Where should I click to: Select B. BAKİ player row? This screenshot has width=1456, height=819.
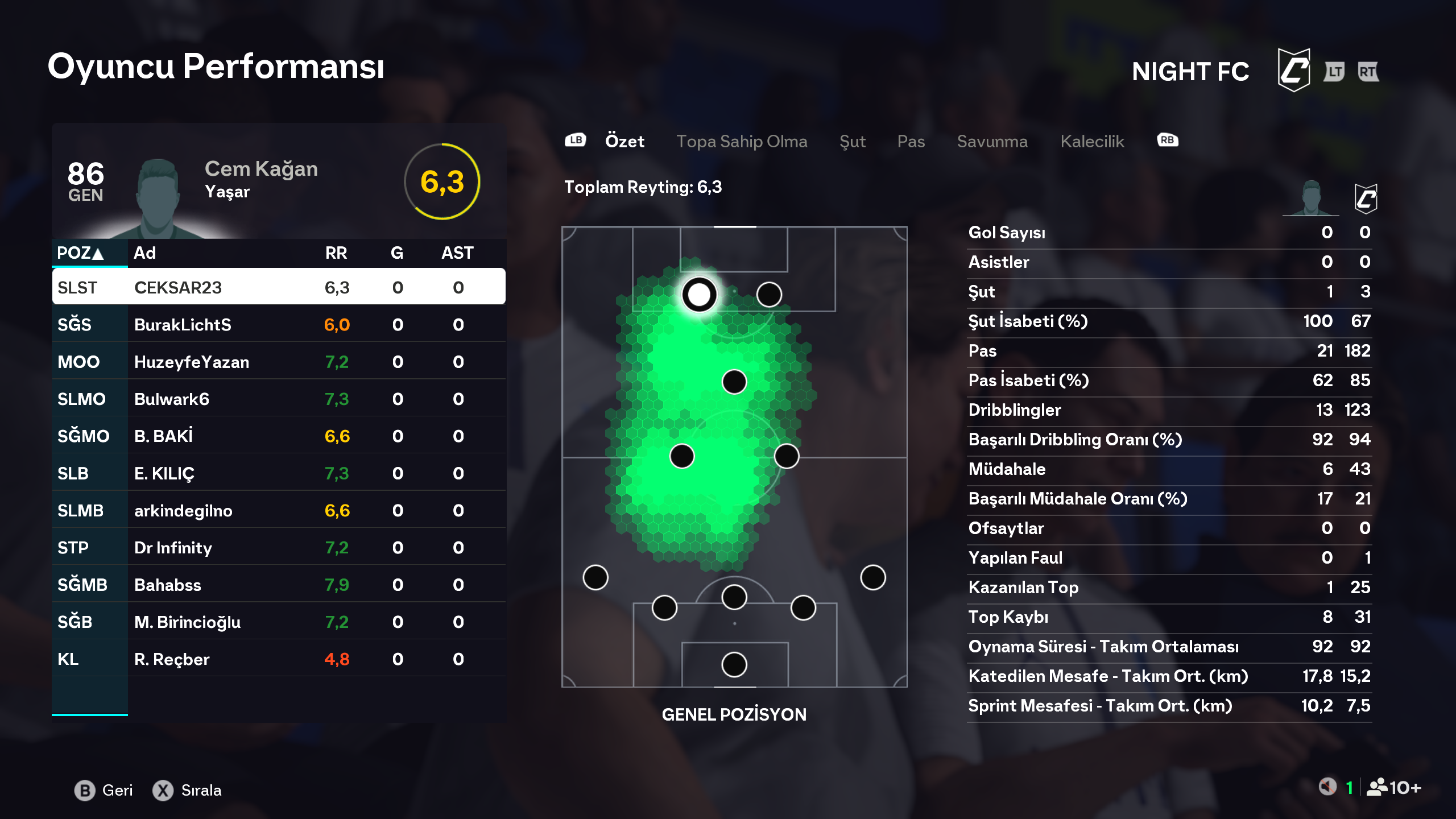279,436
